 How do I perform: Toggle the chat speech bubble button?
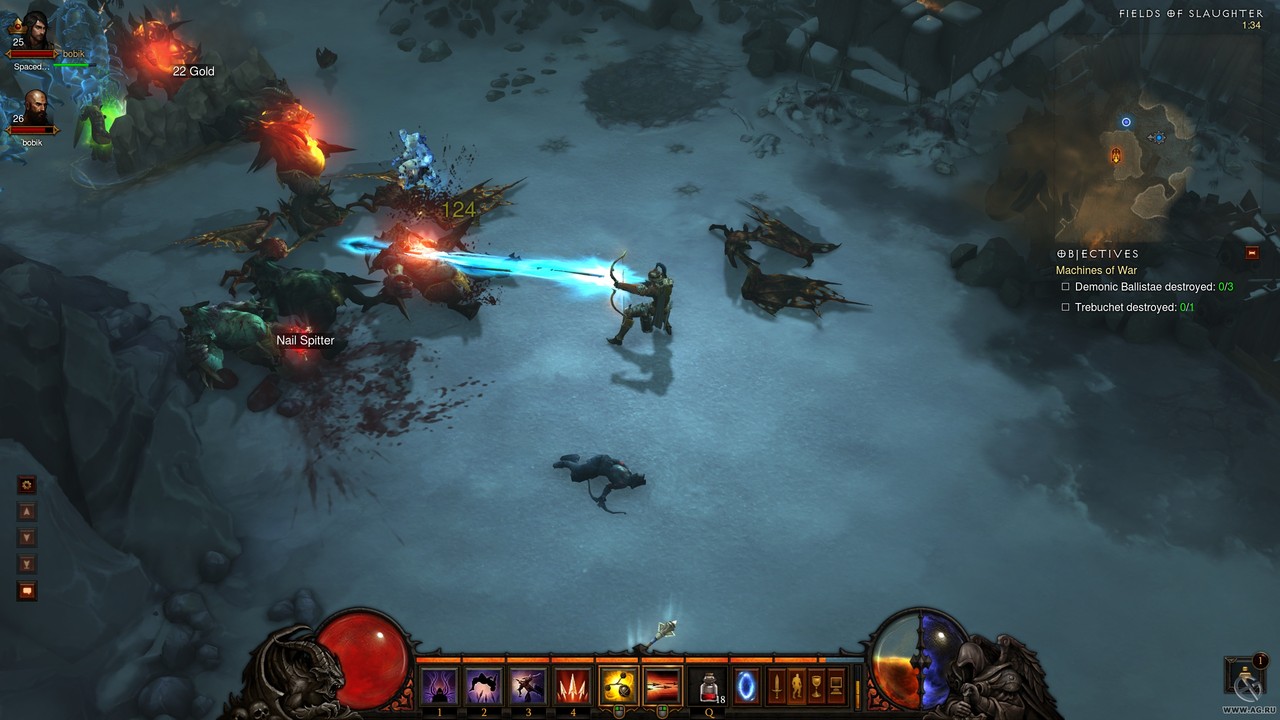27,591
